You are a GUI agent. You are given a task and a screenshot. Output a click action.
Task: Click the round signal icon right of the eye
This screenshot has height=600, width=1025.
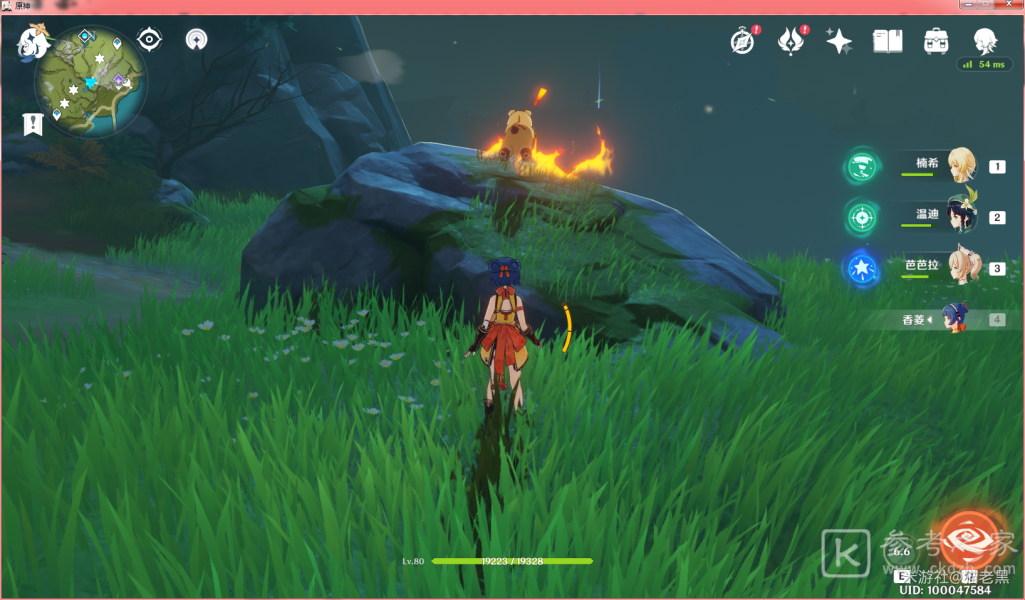197,40
